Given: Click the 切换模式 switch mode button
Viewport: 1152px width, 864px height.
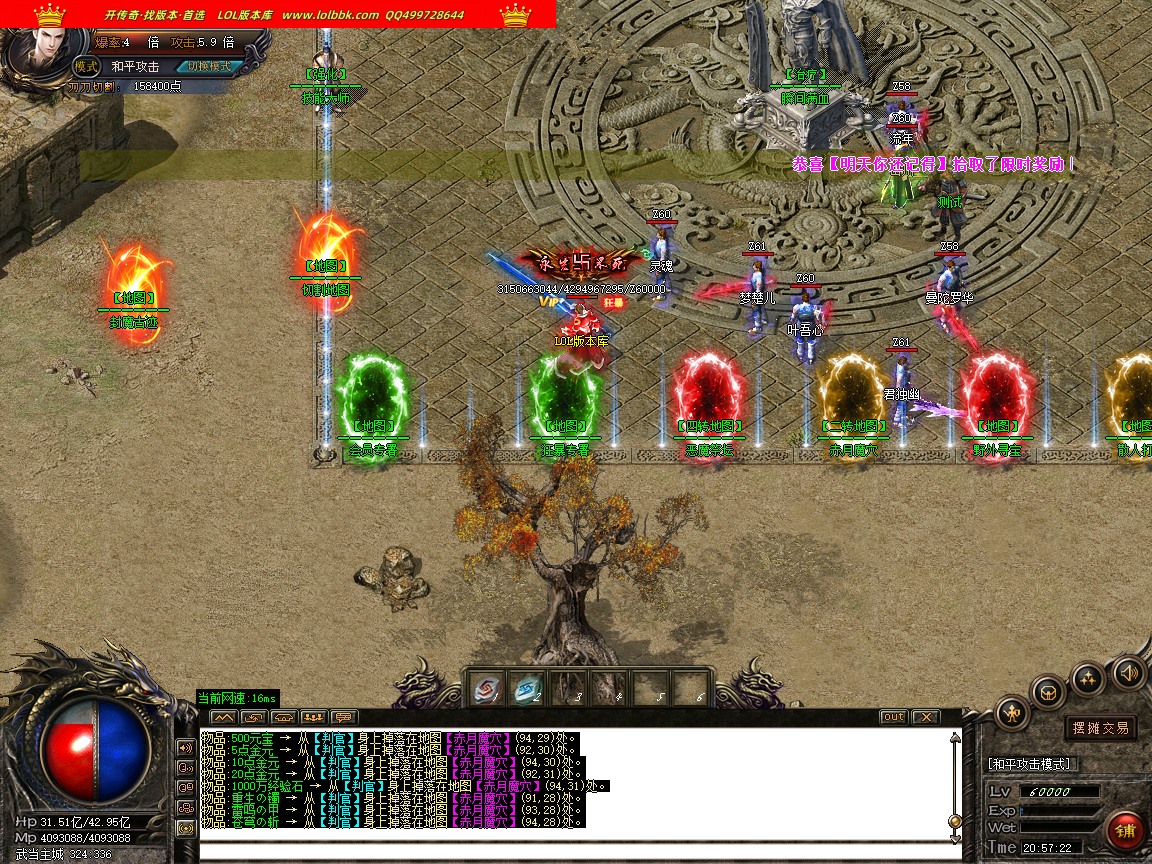Looking at the screenshot, I should click(x=208, y=66).
